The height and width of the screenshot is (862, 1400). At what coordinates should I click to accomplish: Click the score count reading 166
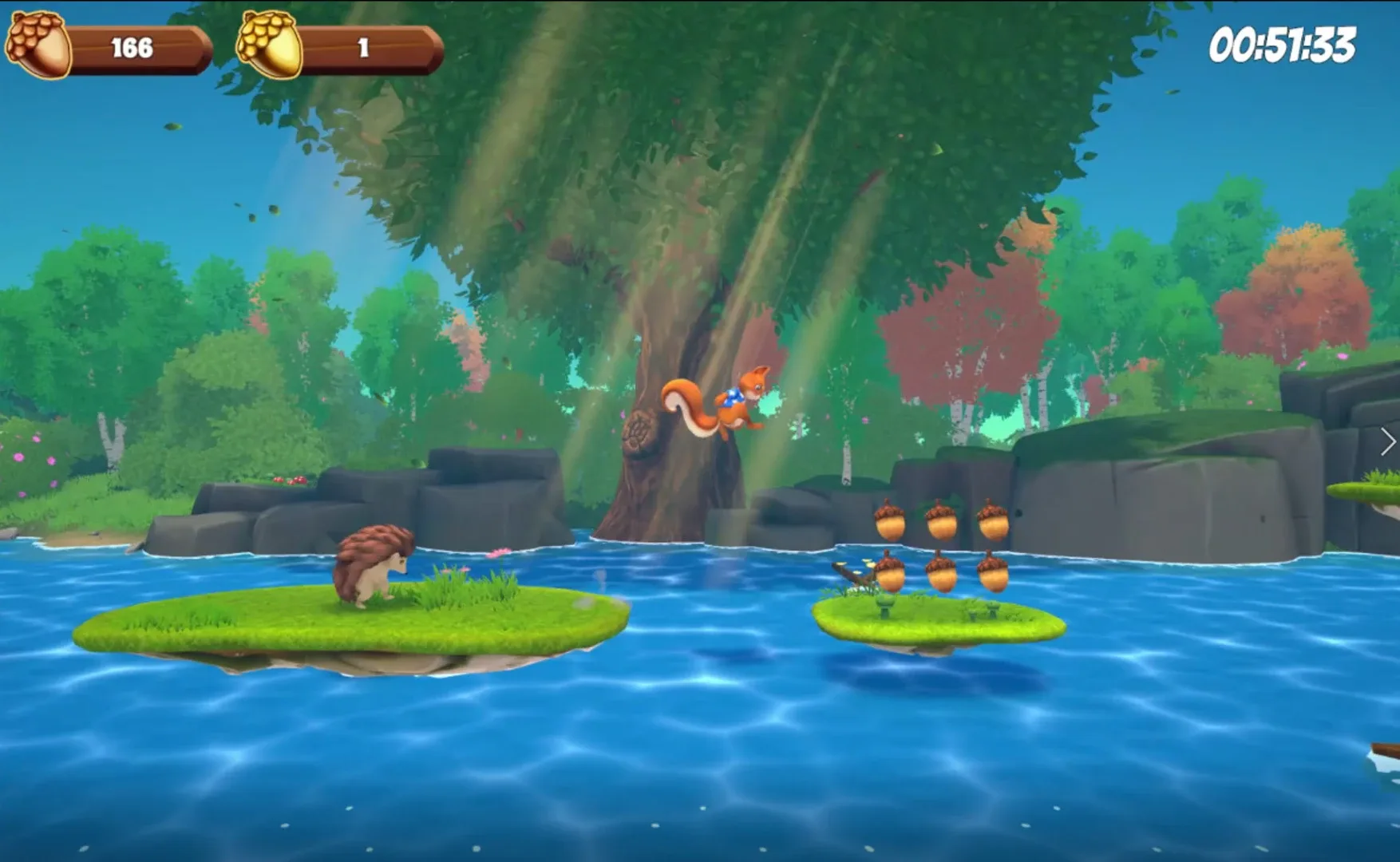pos(133,46)
